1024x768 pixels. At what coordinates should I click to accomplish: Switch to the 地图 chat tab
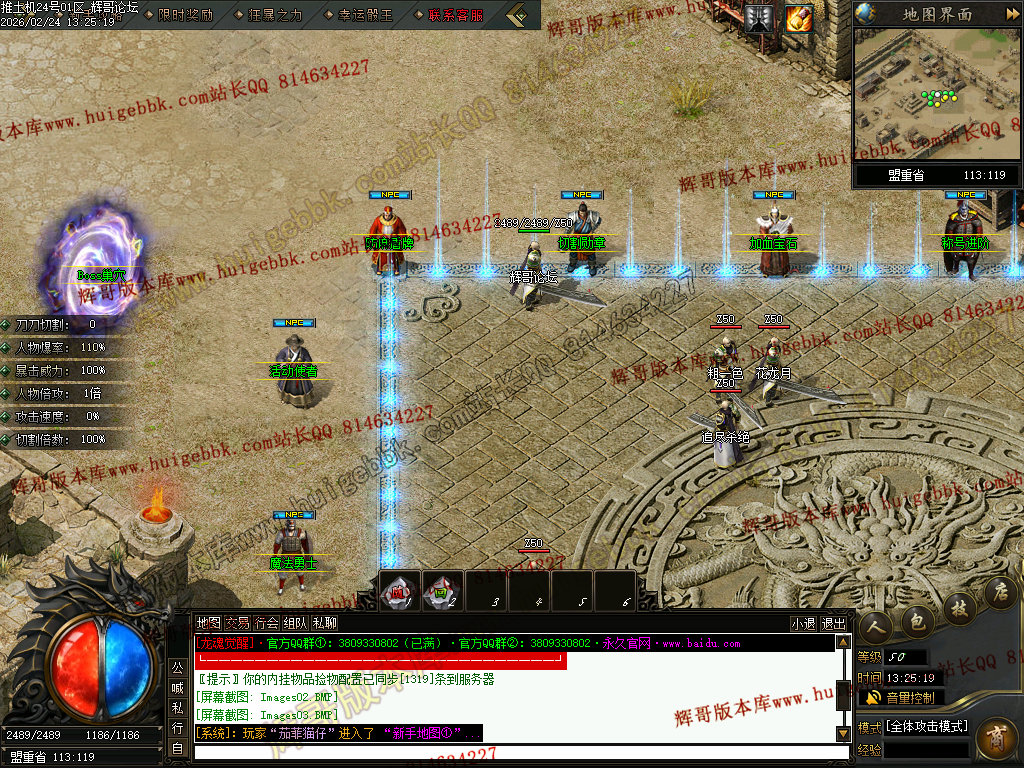tap(208, 623)
